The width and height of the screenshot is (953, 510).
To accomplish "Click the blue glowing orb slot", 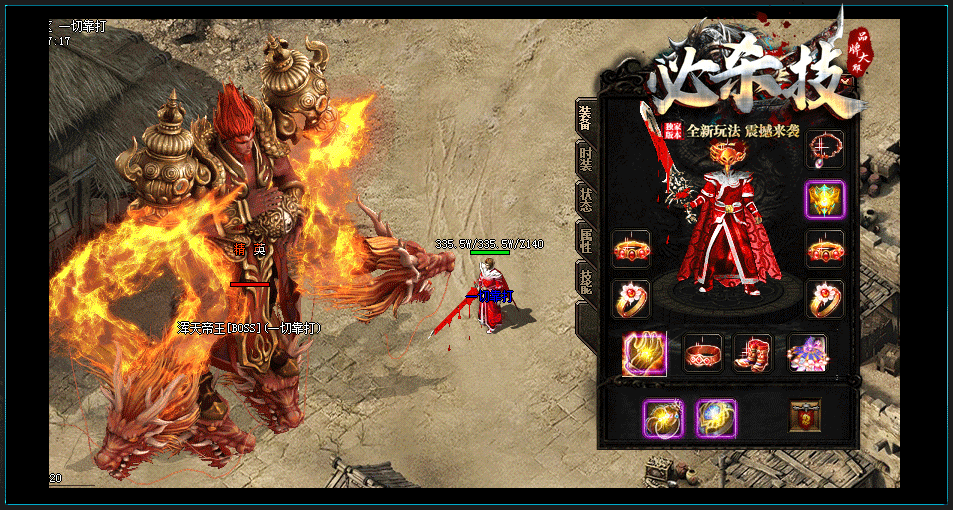I will (715, 418).
